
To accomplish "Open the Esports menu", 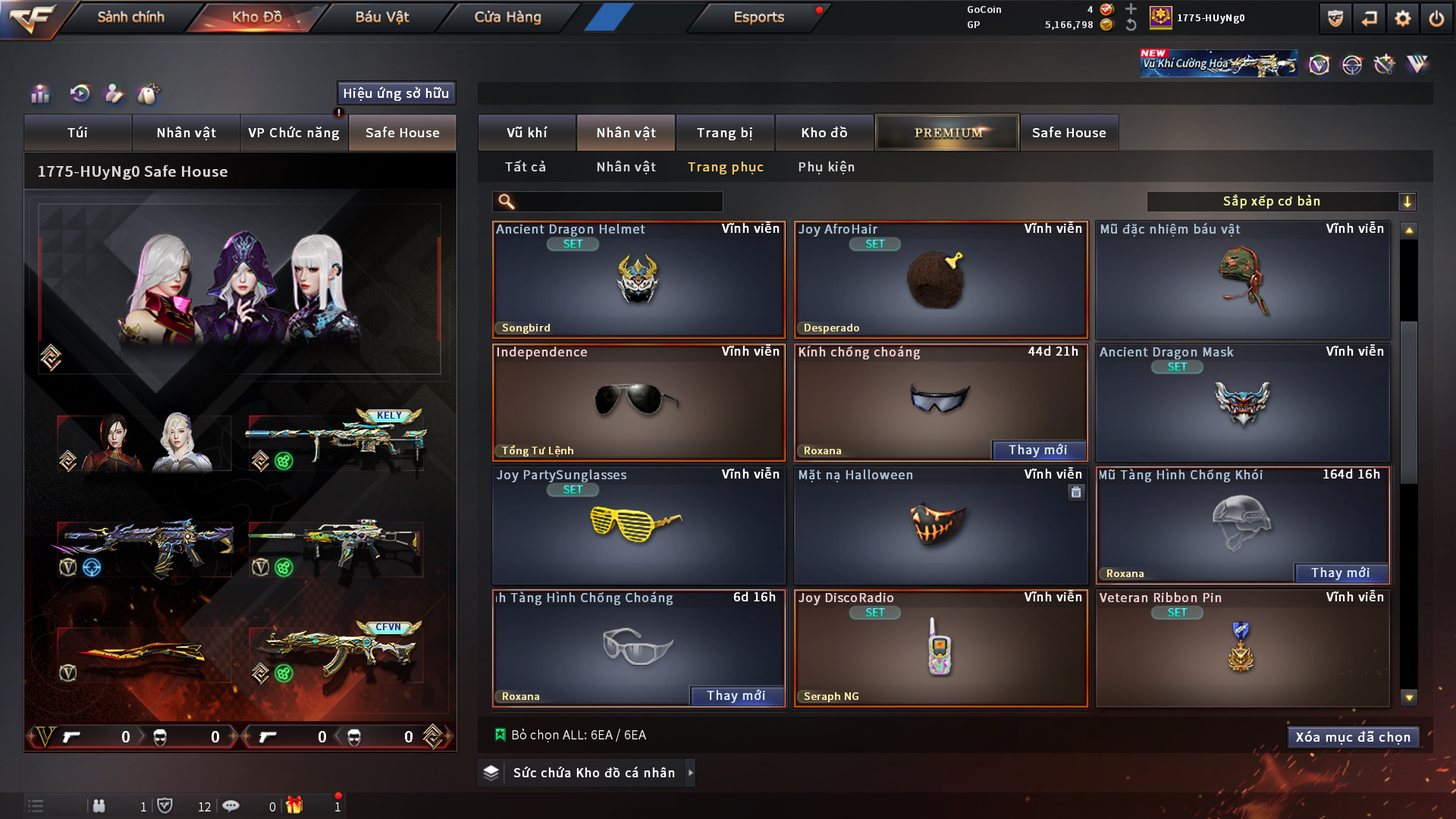I will coord(758,17).
